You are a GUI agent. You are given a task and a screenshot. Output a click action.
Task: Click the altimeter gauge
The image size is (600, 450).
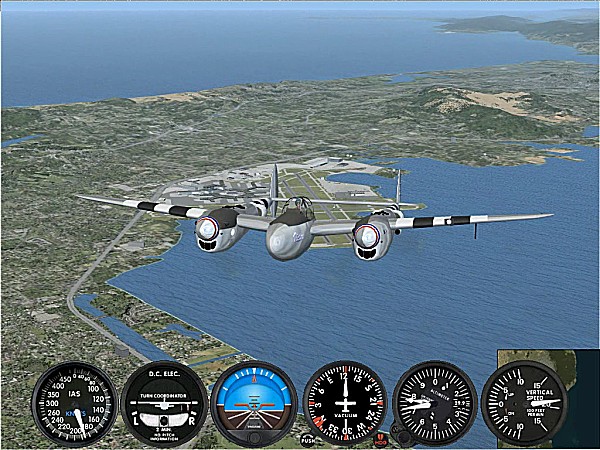(434, 403)
